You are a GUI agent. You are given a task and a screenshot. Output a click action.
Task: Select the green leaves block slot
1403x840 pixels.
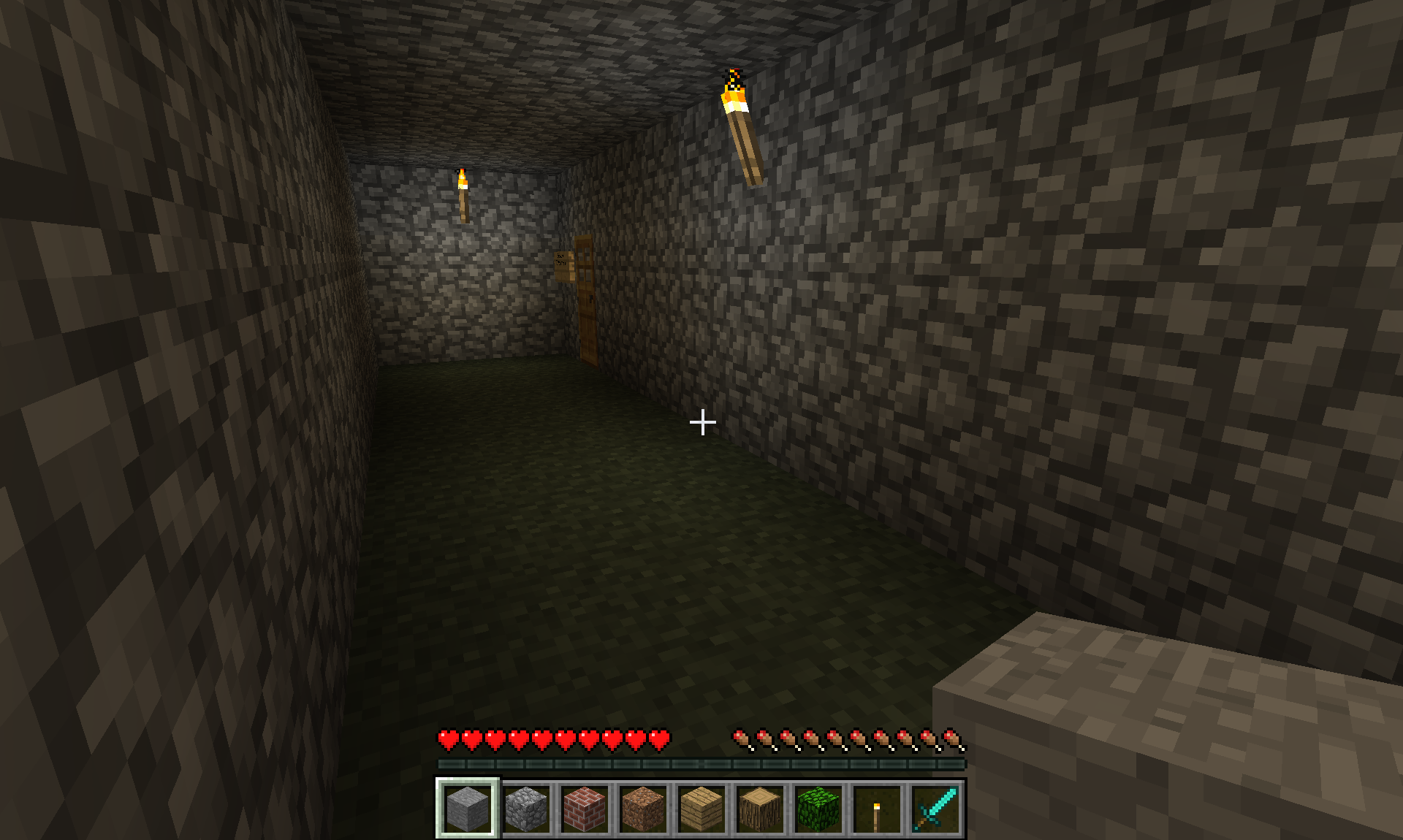point(818,808)
